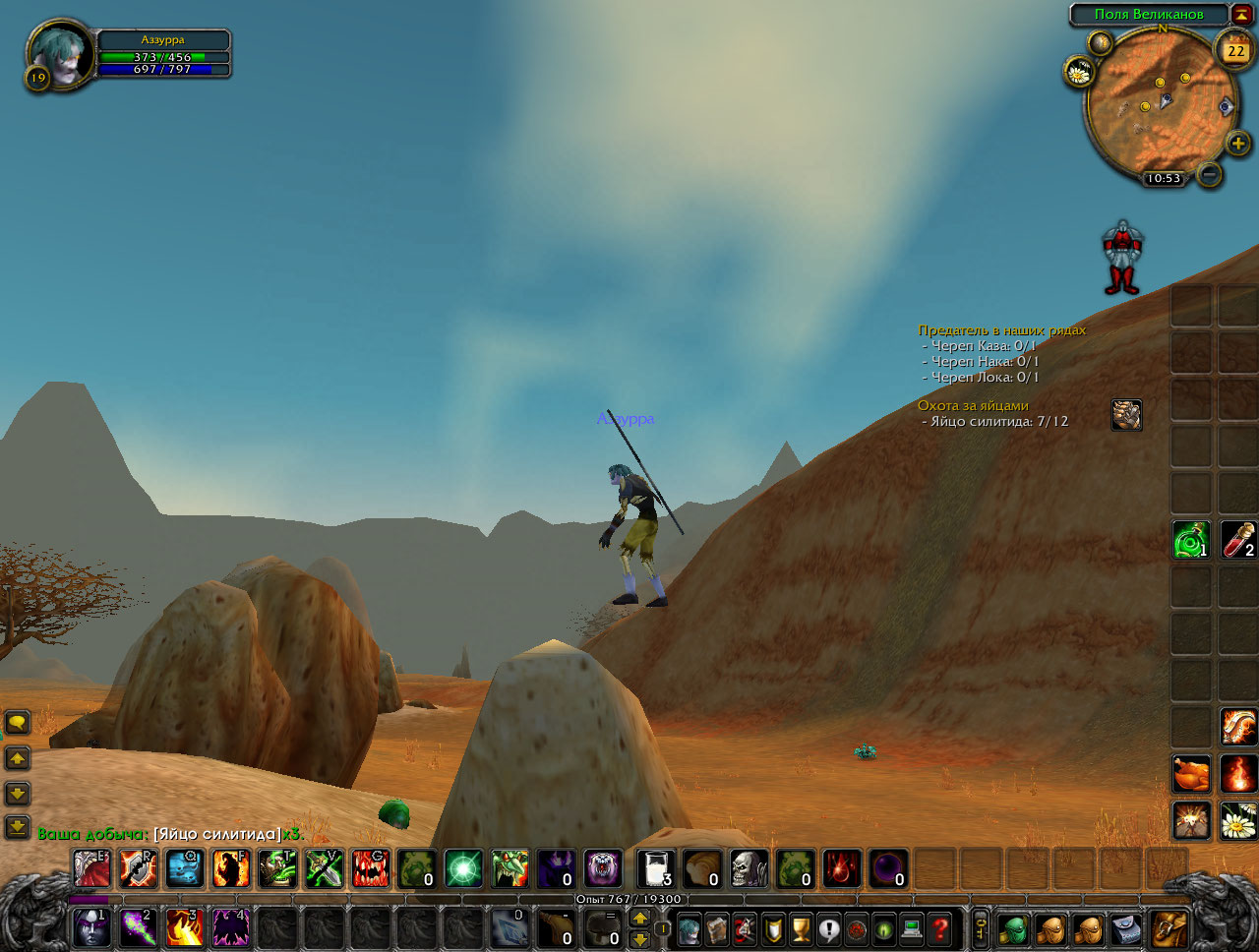The width and height of the screenshot is (1259, 952).
Task: Use the green potion with count 1
Action: 1191,540
